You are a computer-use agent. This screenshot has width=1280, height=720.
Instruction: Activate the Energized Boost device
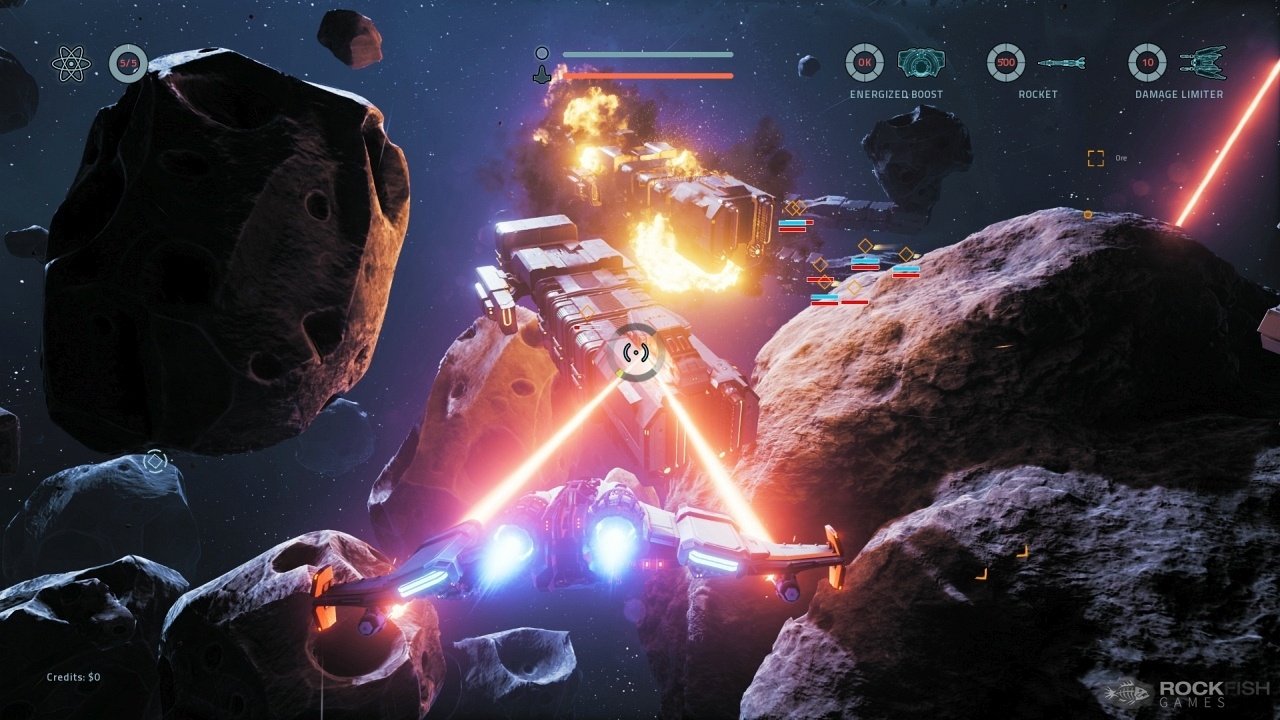click(920, 63)
